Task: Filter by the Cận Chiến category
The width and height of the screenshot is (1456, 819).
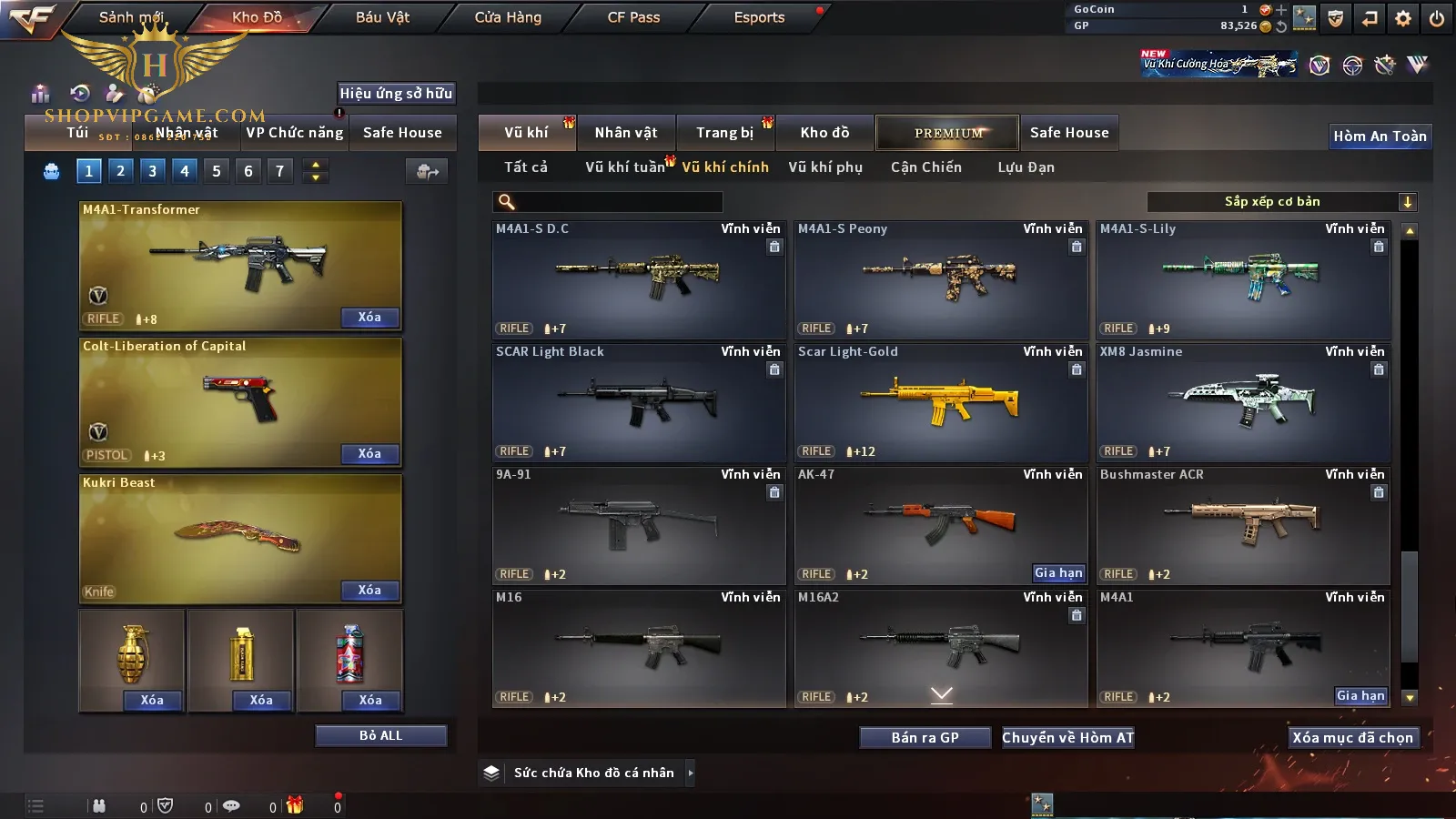Action: [x=925, y=167]
